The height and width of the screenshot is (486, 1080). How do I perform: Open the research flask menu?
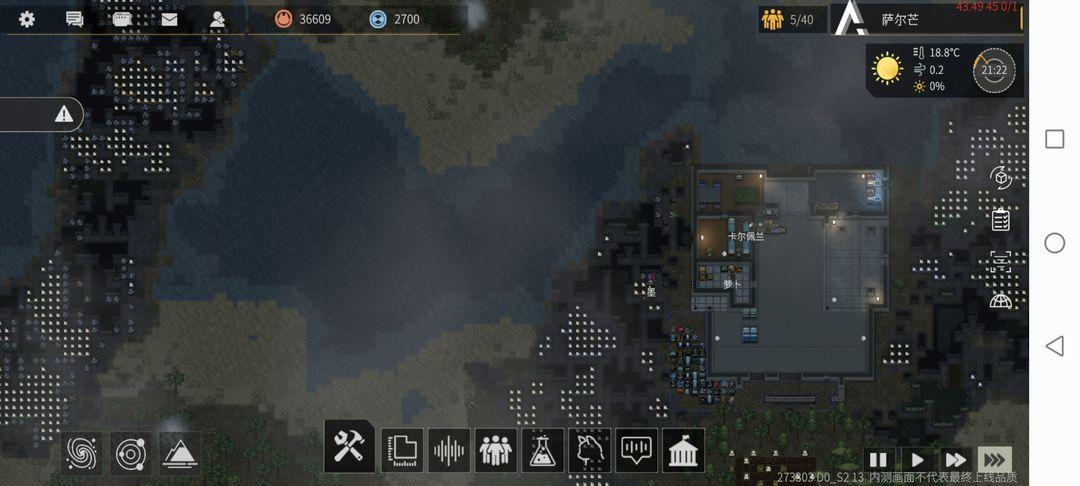543,450
